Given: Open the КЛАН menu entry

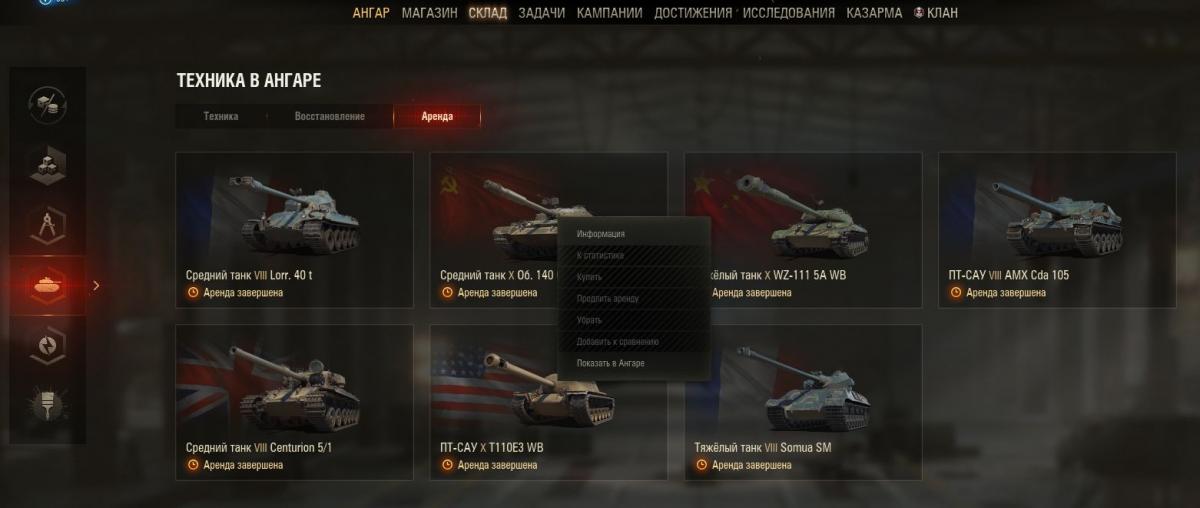Looking at the screenshot, I should click(935, 13).
